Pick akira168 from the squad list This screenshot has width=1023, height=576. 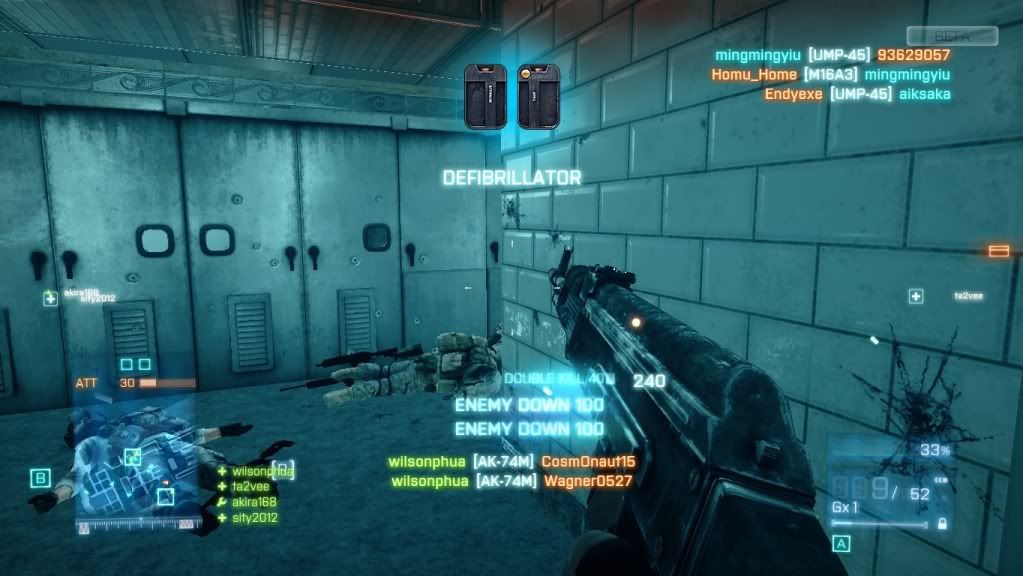[x=254, y=502]
